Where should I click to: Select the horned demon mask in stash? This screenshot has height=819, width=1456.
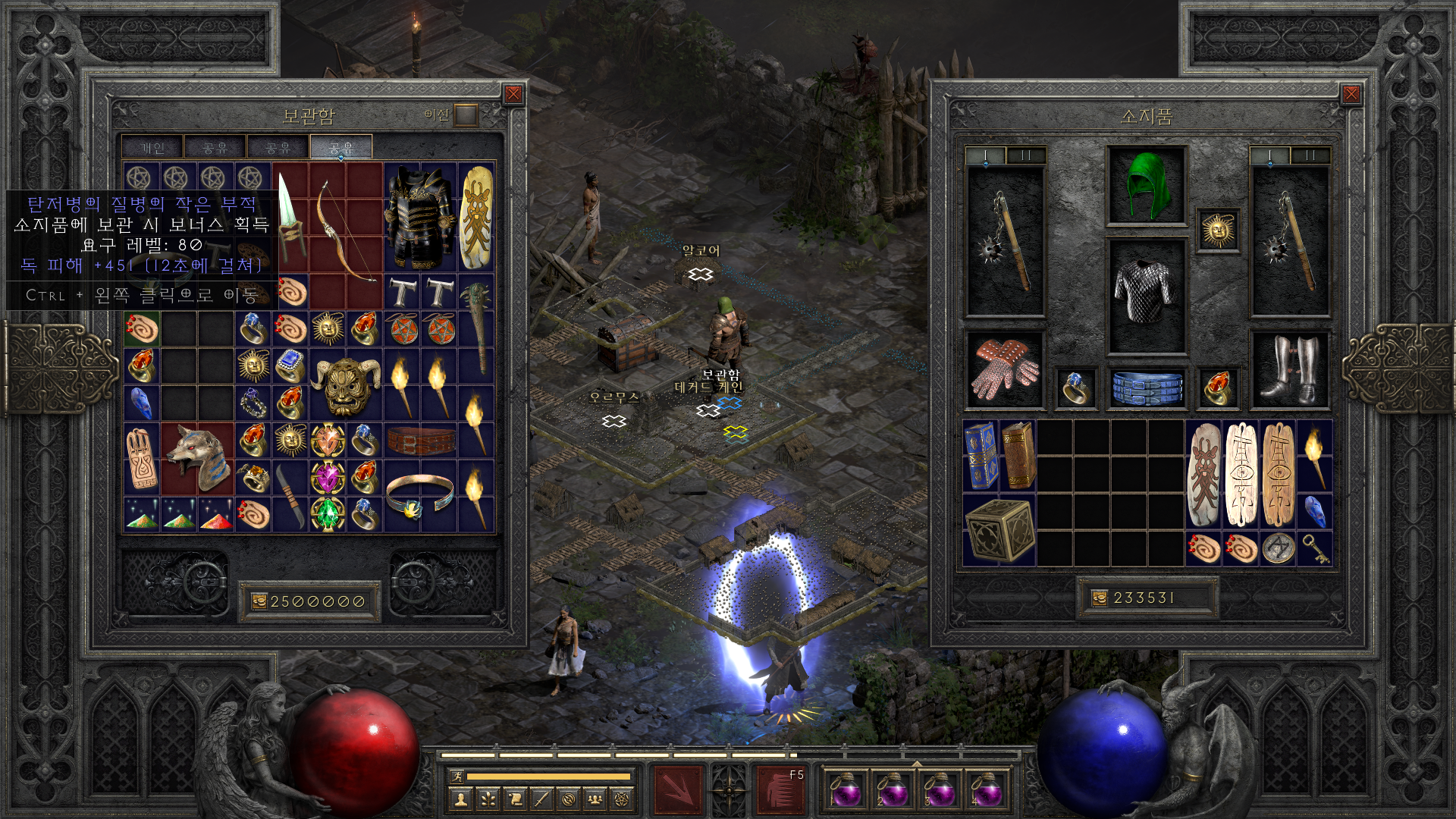(x=346, y=385)
